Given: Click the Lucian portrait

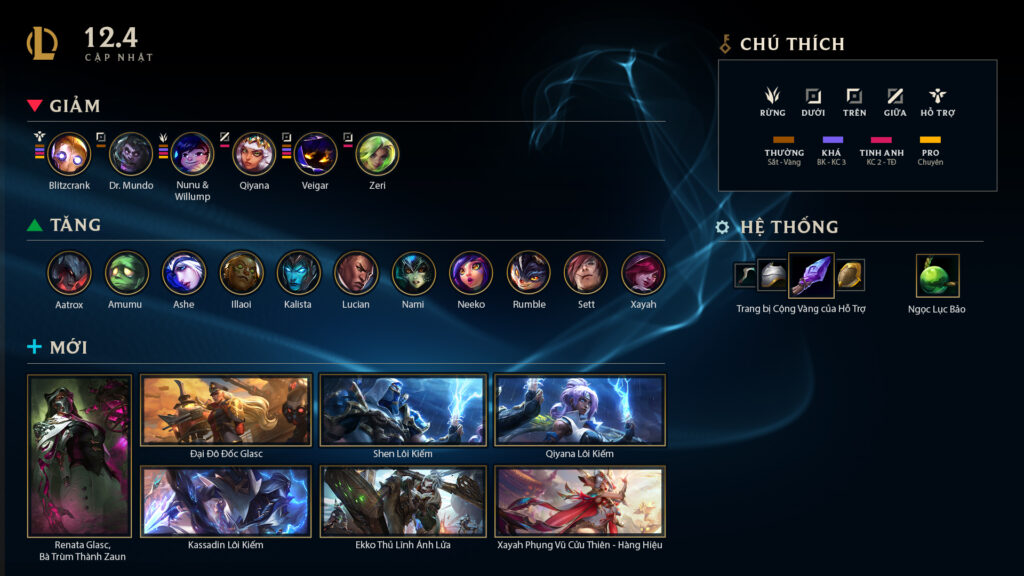Looking at the screenshot, I should pyautogui.click(x=356, y=272).
